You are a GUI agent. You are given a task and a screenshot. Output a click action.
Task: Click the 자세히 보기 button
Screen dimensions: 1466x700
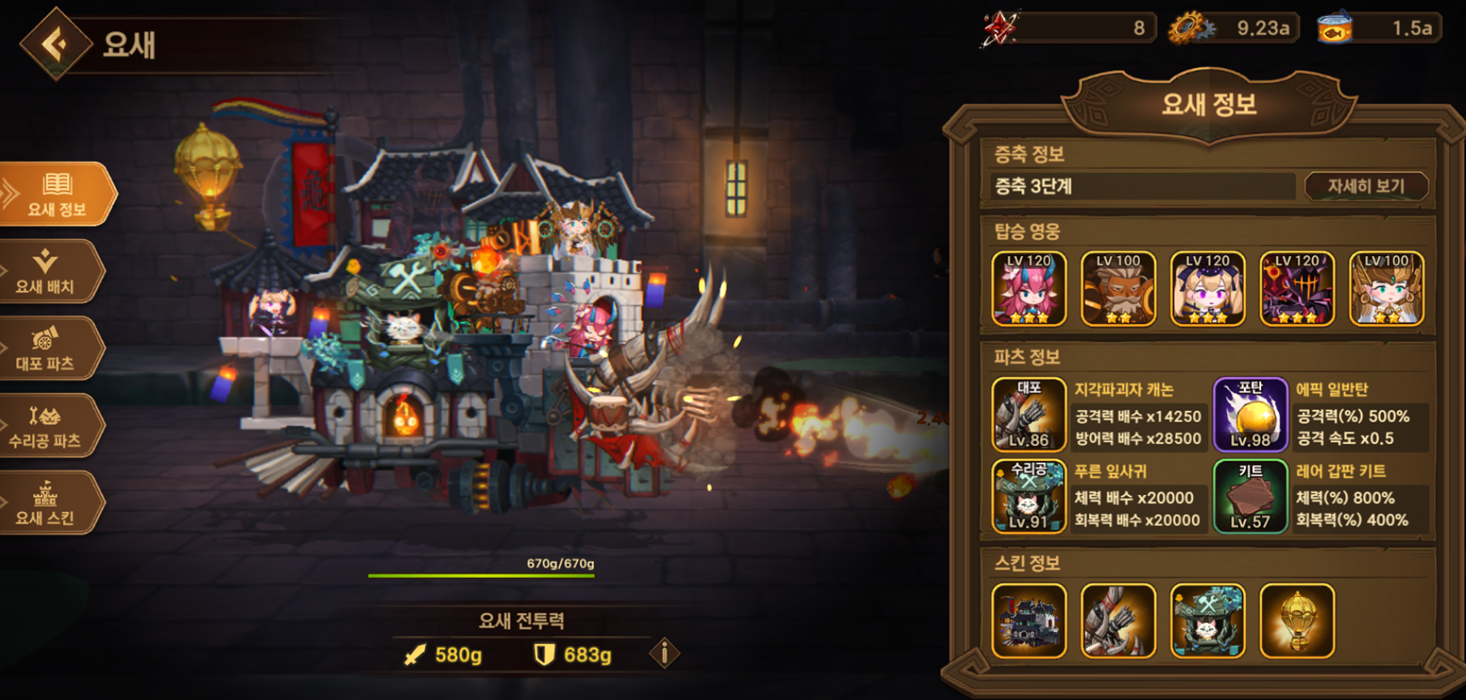click(x=1365, y=186)
